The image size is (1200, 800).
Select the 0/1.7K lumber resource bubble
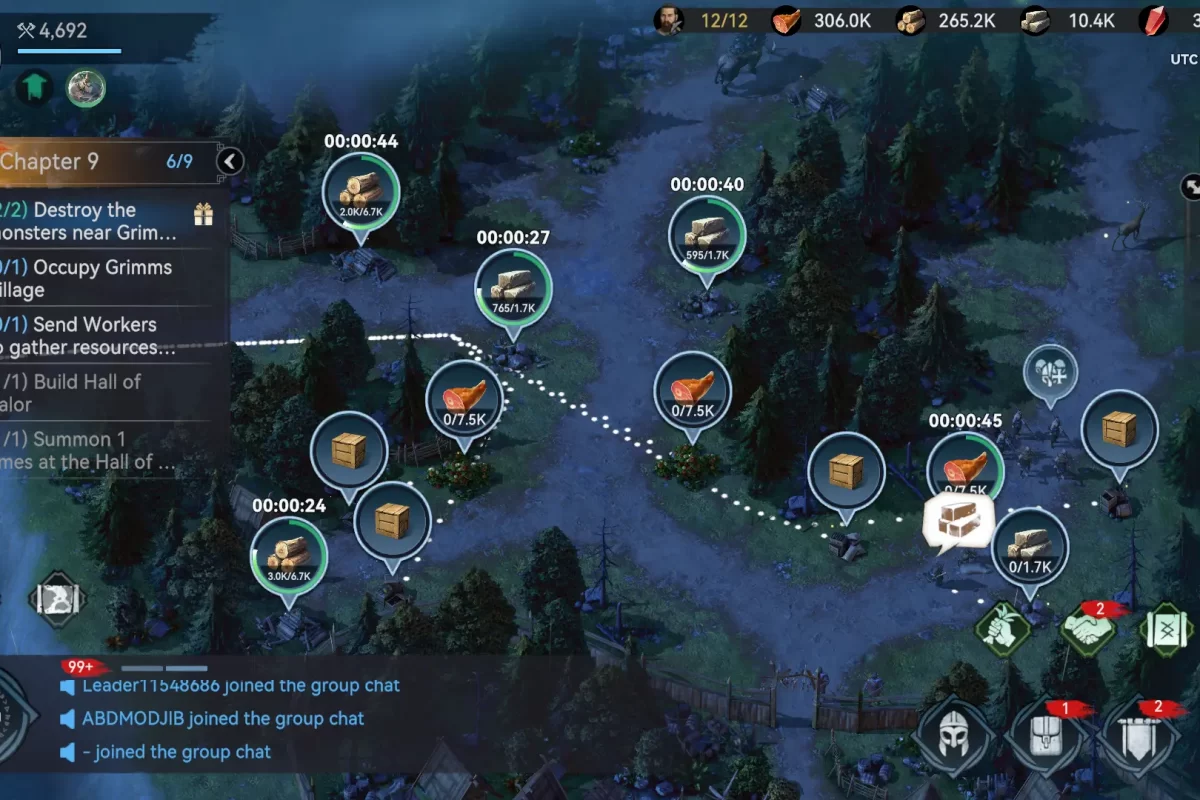tap(1030, 547)
